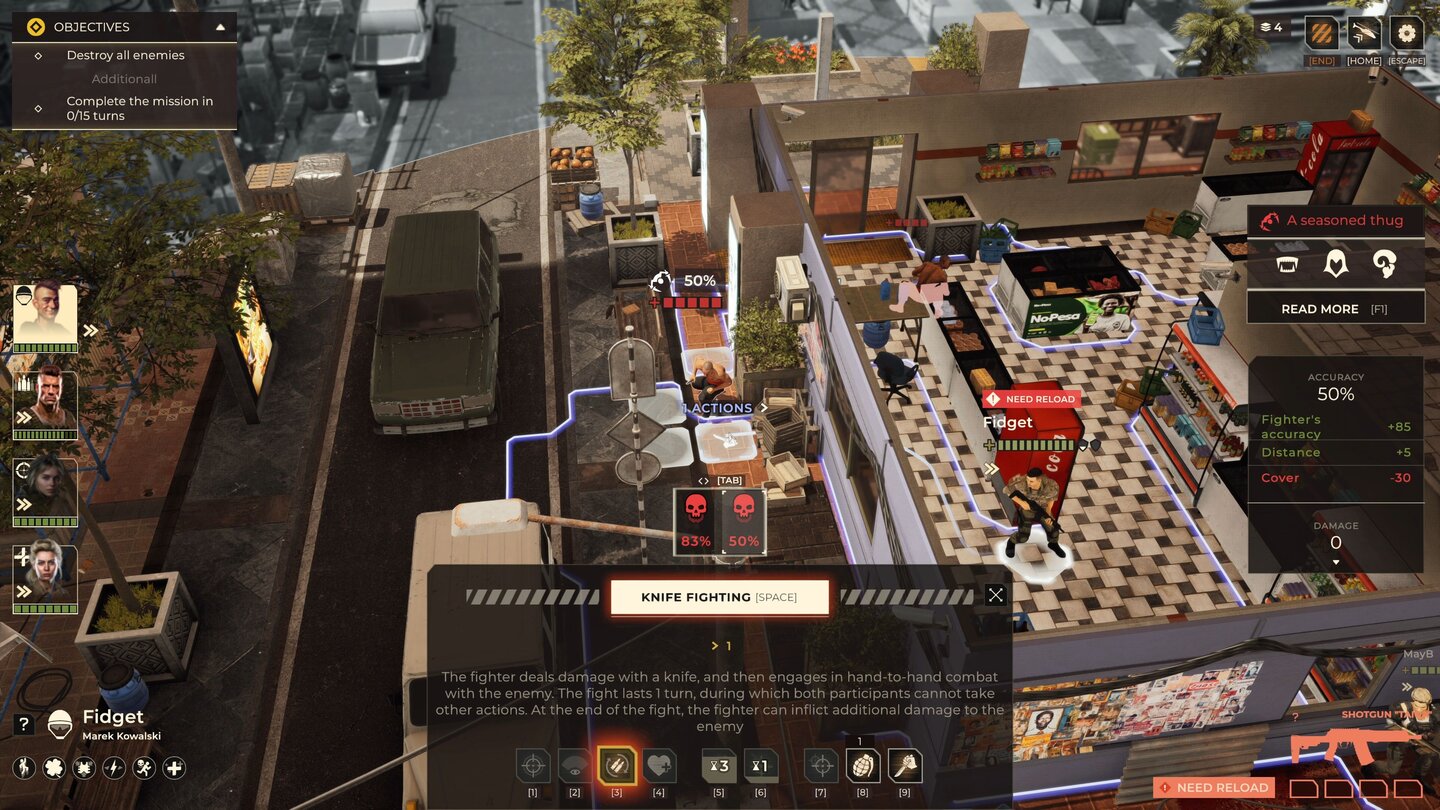
Task: Select the healing ability in slot 4
Action: pyautogui.click(x=659, y=765)
